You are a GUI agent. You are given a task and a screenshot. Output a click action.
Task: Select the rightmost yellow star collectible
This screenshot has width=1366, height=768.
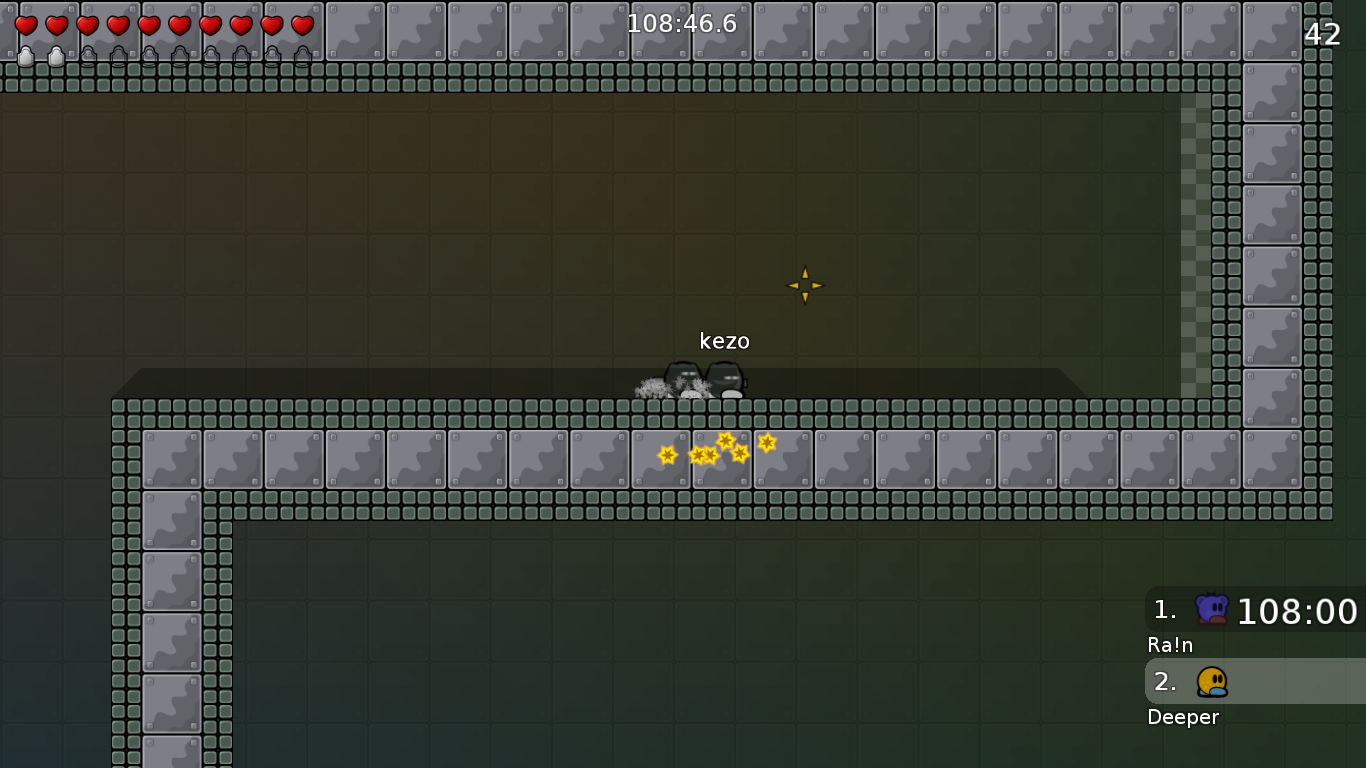coord(766,442)
